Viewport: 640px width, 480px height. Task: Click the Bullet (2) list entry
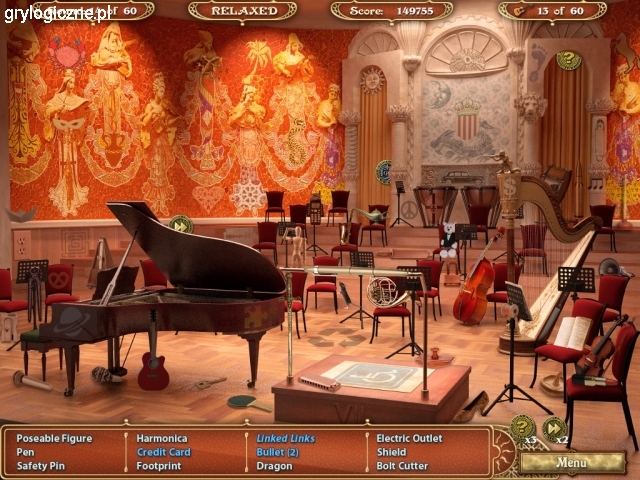click(278, 451)
